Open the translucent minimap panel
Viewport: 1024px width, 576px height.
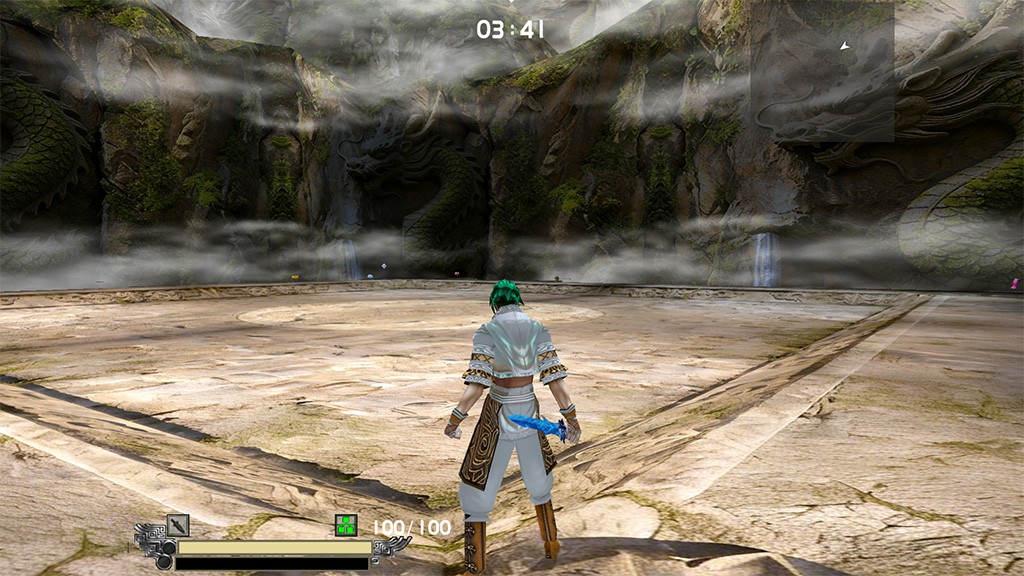tap(822, 72)
